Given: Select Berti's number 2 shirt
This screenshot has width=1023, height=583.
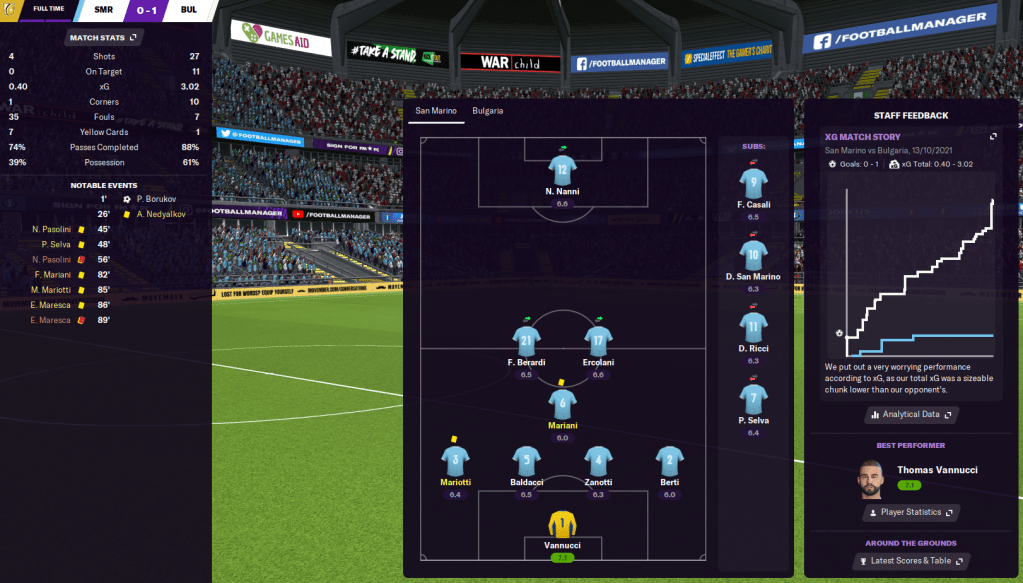Looking at the screenshot, I should (669, 461).
